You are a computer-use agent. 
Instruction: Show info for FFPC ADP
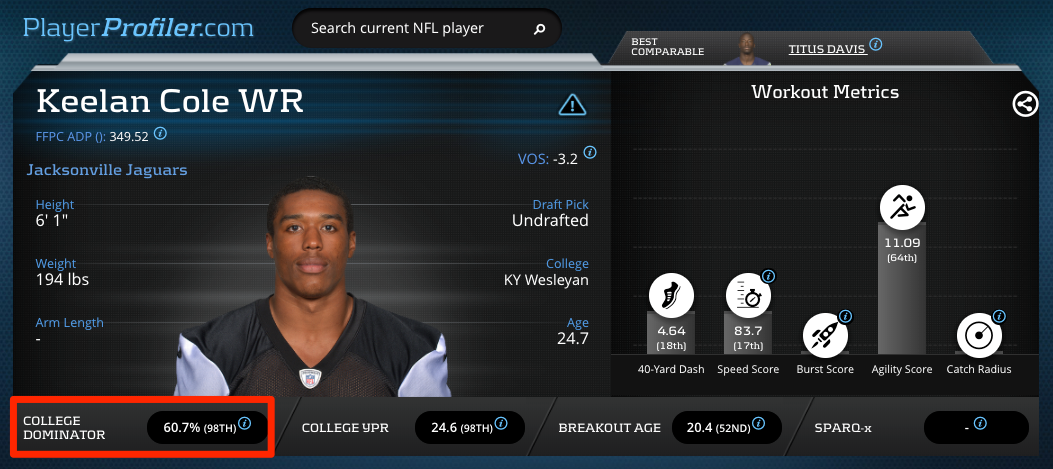click(x=160, y=134)
